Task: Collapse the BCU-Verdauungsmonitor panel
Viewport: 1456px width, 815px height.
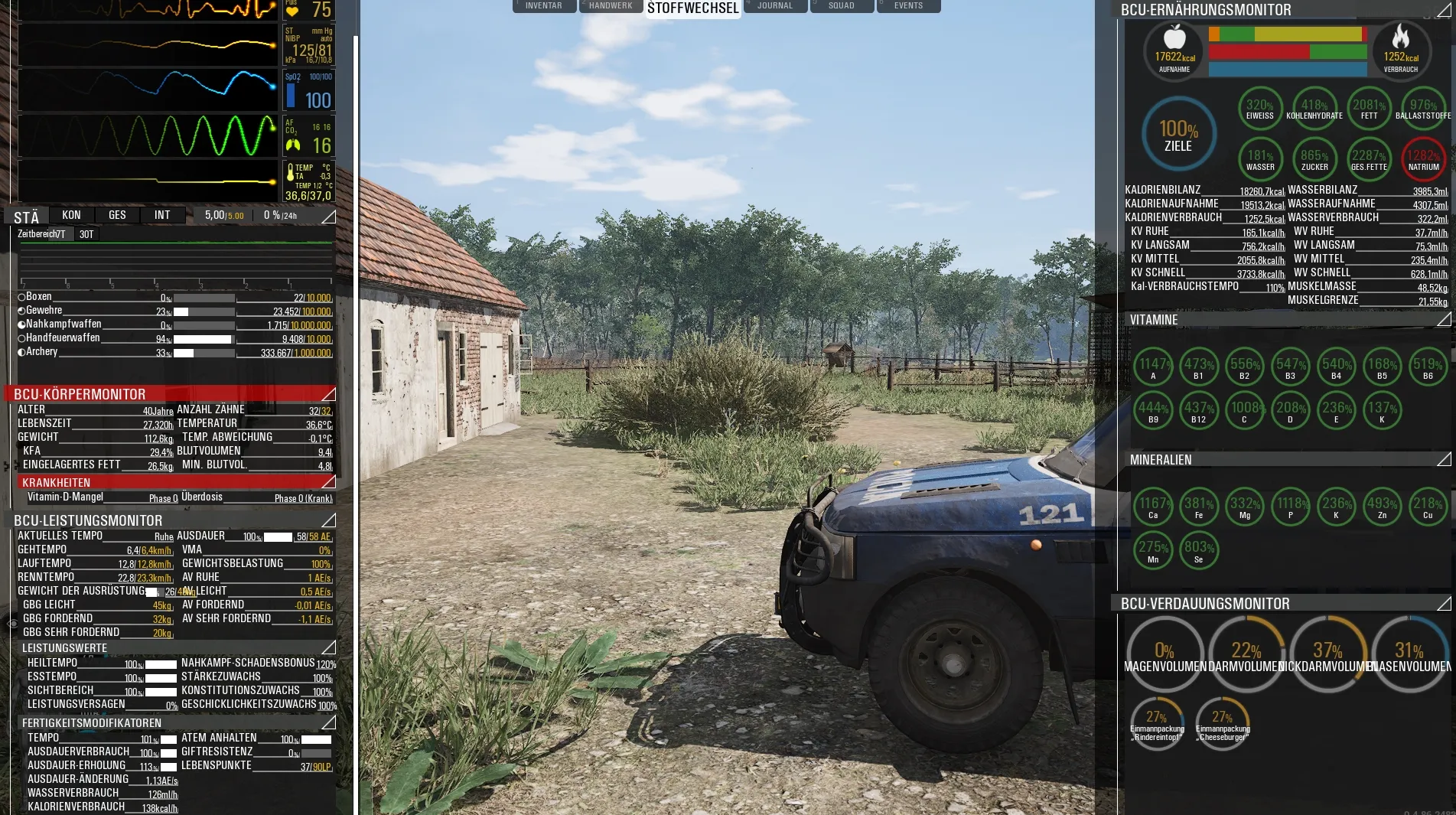Action: point(1444,604)
